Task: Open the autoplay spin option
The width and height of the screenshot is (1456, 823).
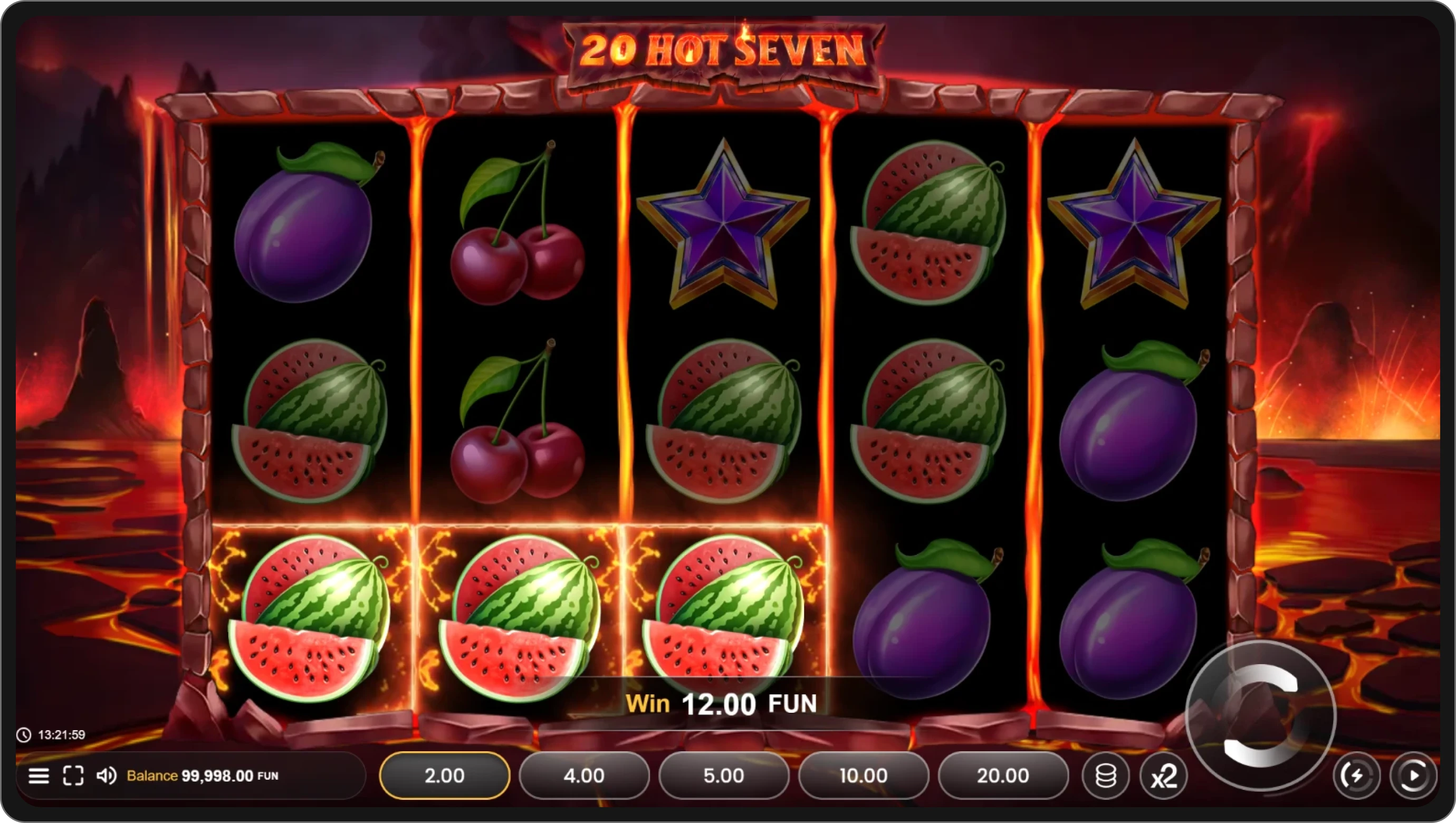Action: (x=1414, y=776)
